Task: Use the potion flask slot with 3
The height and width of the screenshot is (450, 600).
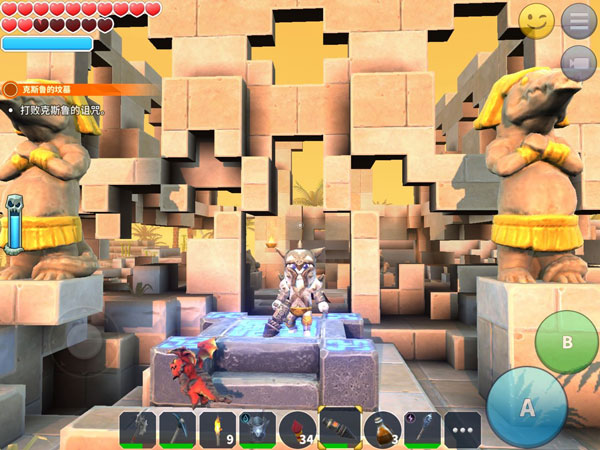Action: [381, 430]
